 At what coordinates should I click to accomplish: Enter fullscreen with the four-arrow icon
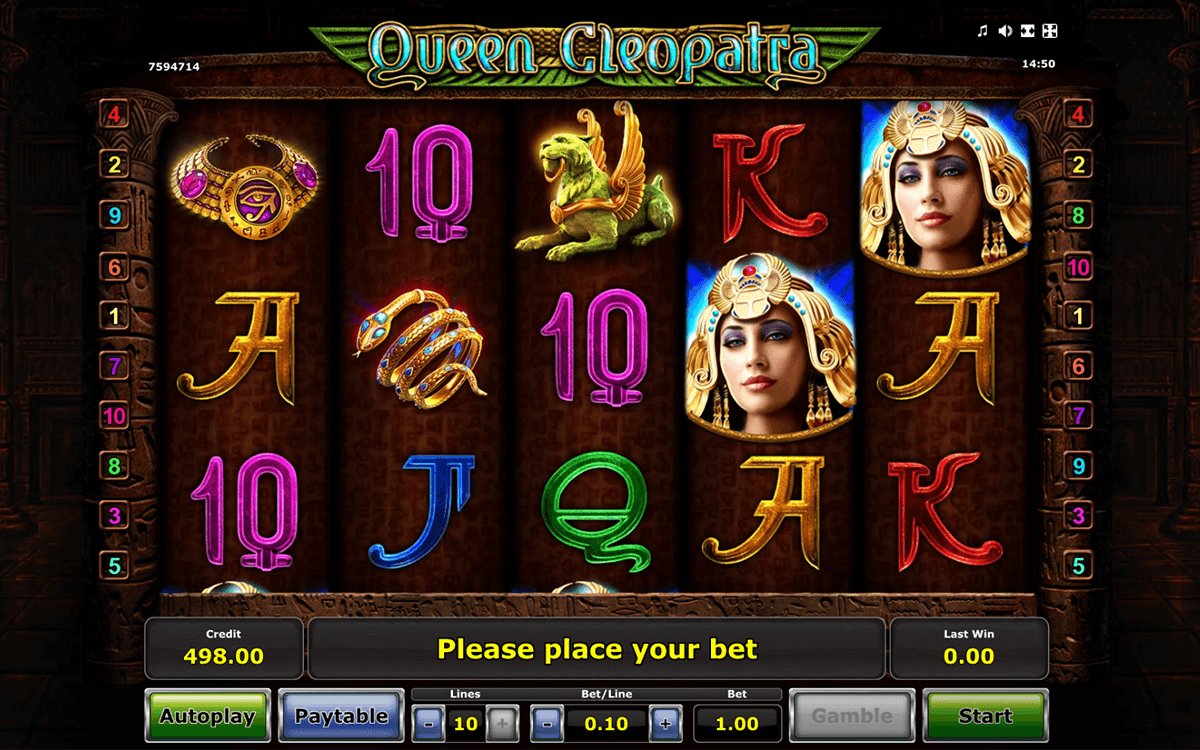[1049, 32]
